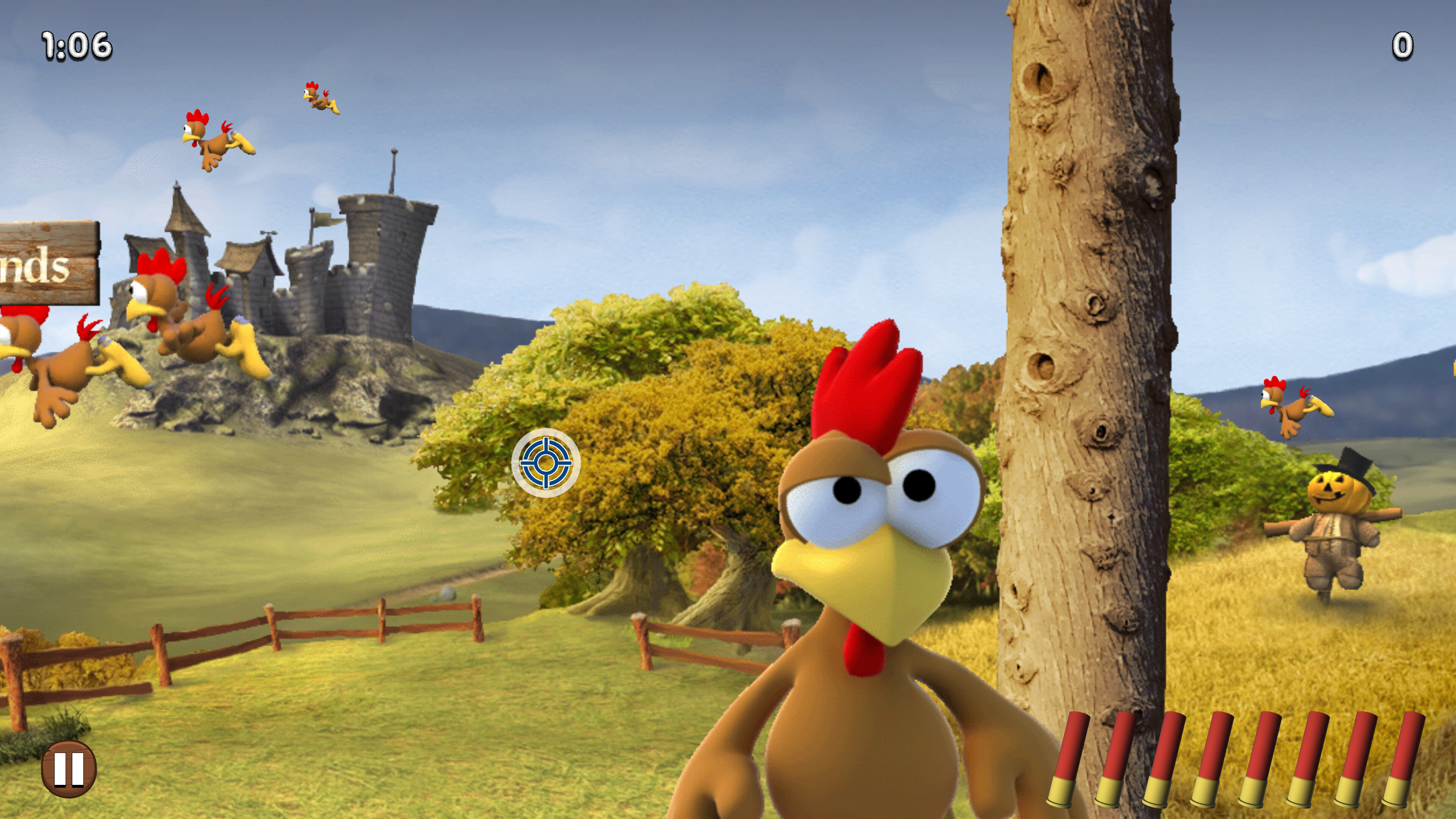Pause the game with the wooden button

[69, 769]
